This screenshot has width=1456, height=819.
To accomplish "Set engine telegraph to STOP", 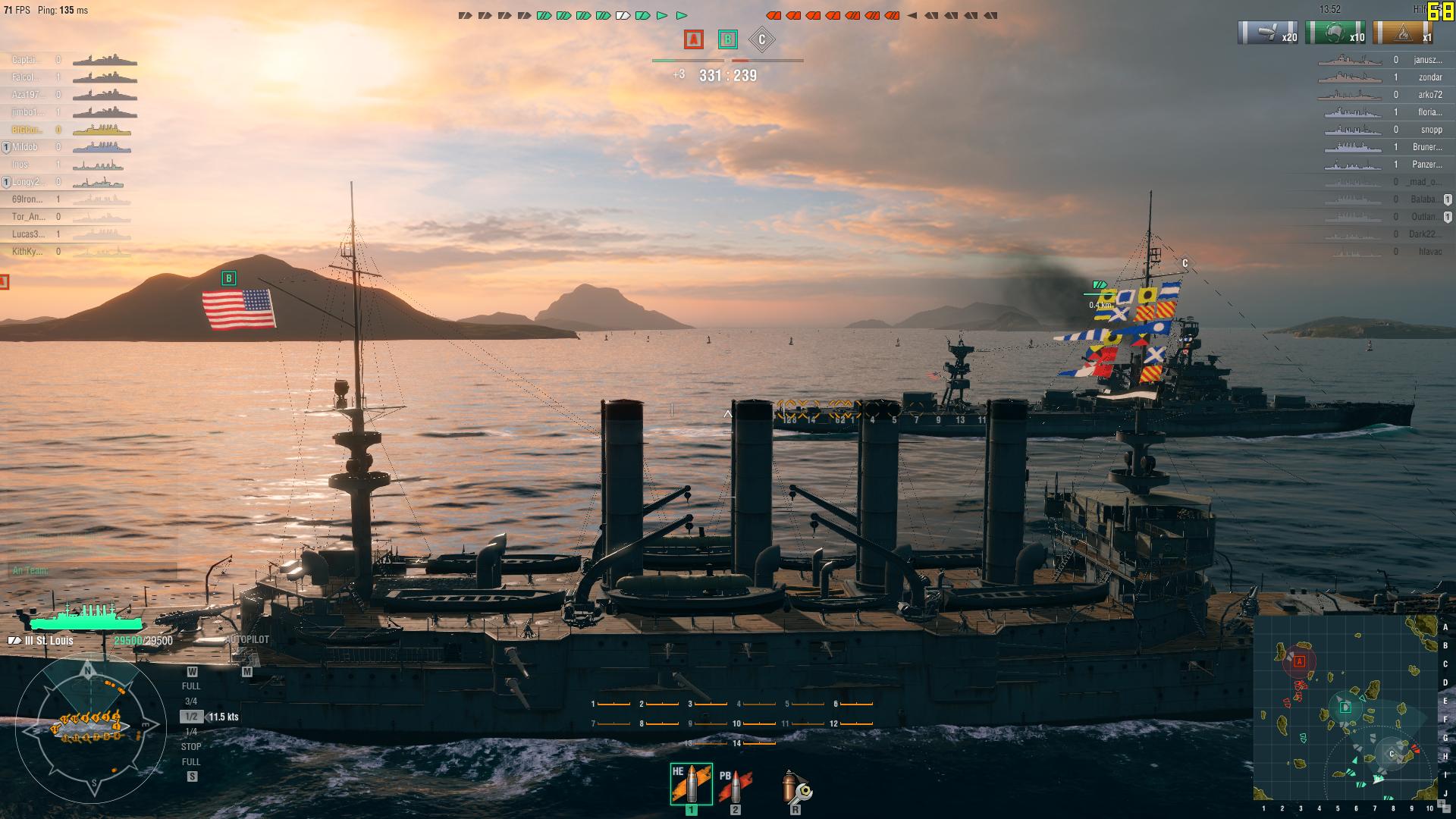I will pos(191,746).
